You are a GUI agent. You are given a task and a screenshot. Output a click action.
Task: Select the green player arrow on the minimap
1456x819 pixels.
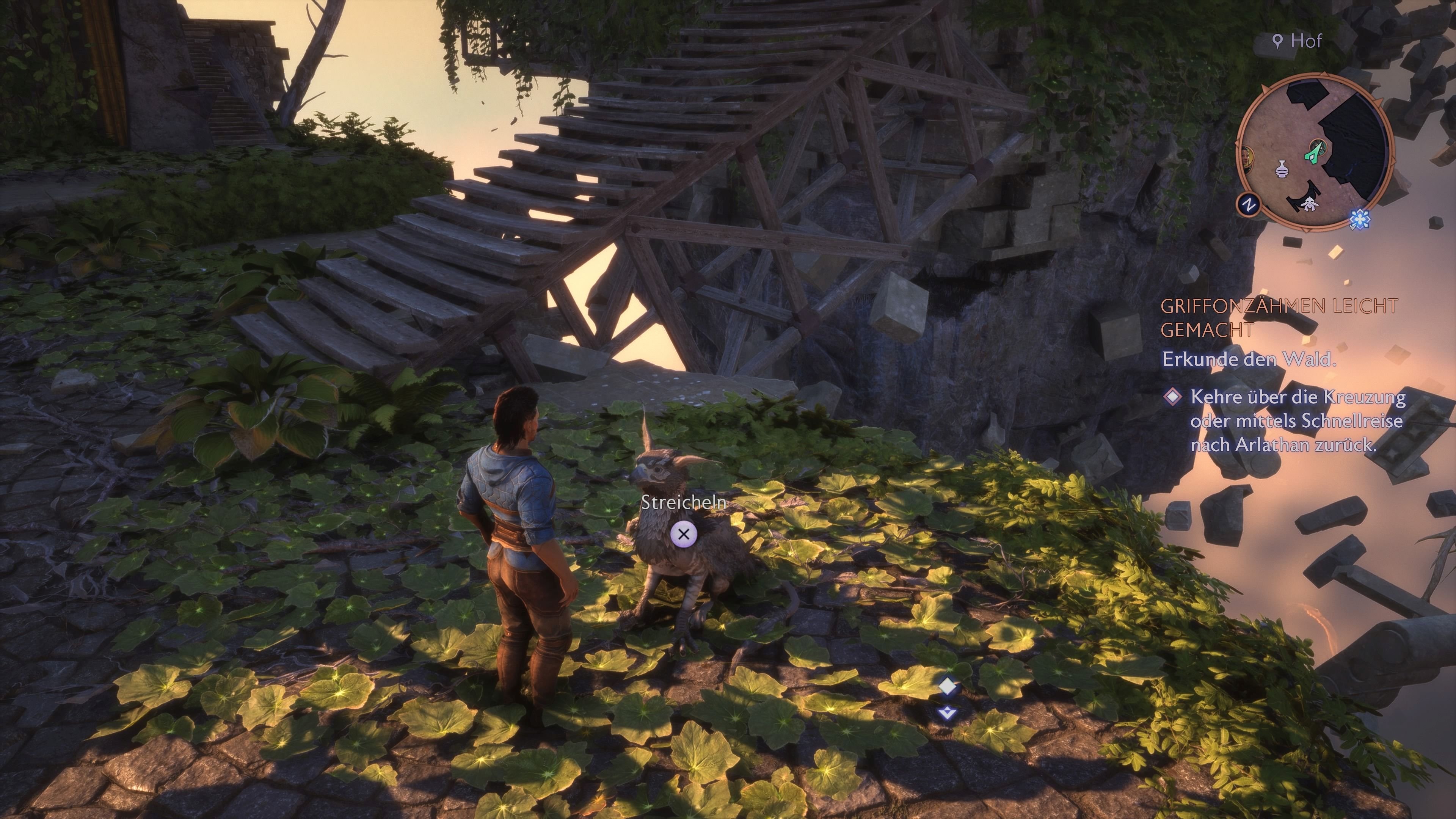click(x=1312, y=156)
